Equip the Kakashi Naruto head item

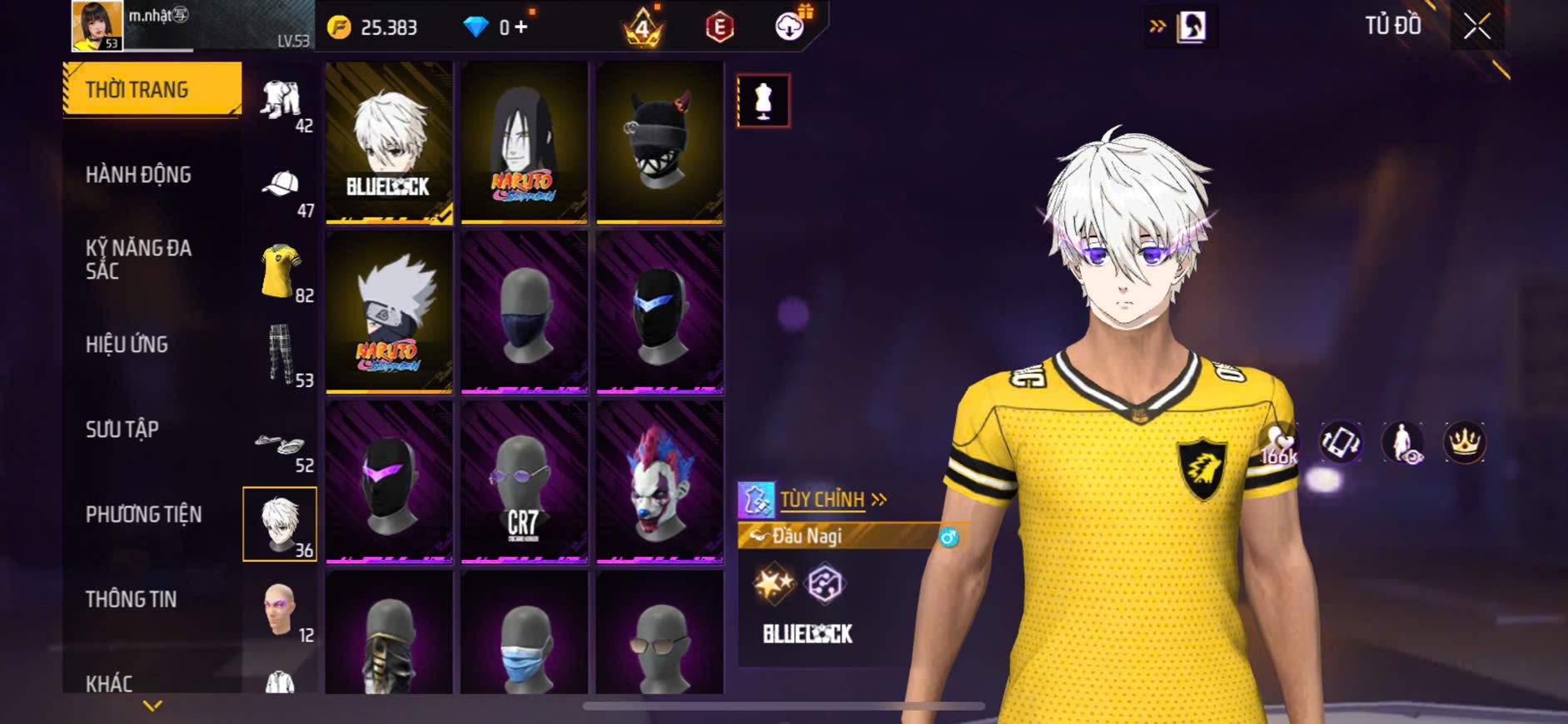(x=389, y=312)
